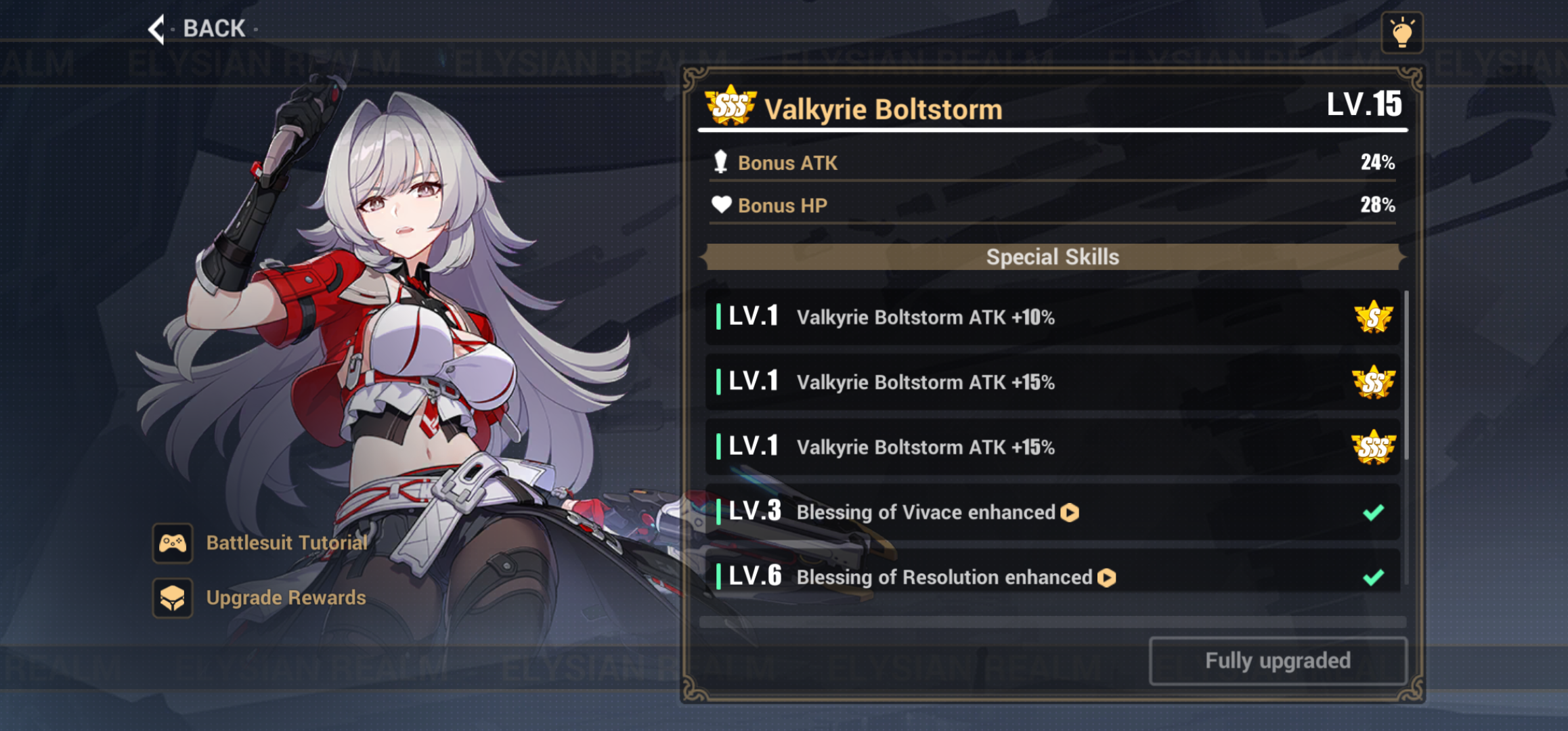Screen dimensions: 1568x731
Task: Click the SSS rank badge beside Valkyrie Boltstorm
Action: point(728,107)
